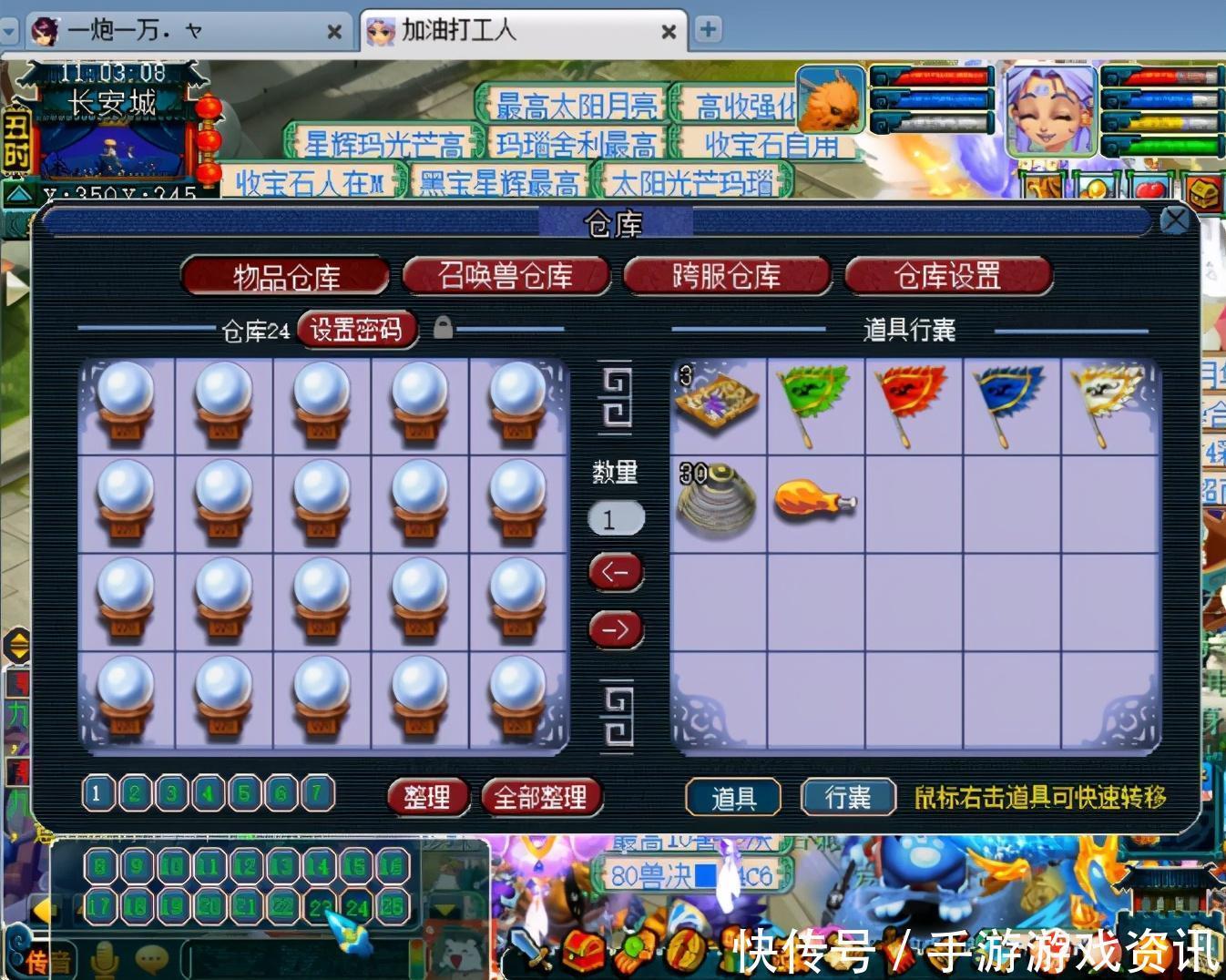The height and width of the screenshot is (980, 1226).
Task: Select a crystal ball in the warehouse grid
Action: coord(127,403)
